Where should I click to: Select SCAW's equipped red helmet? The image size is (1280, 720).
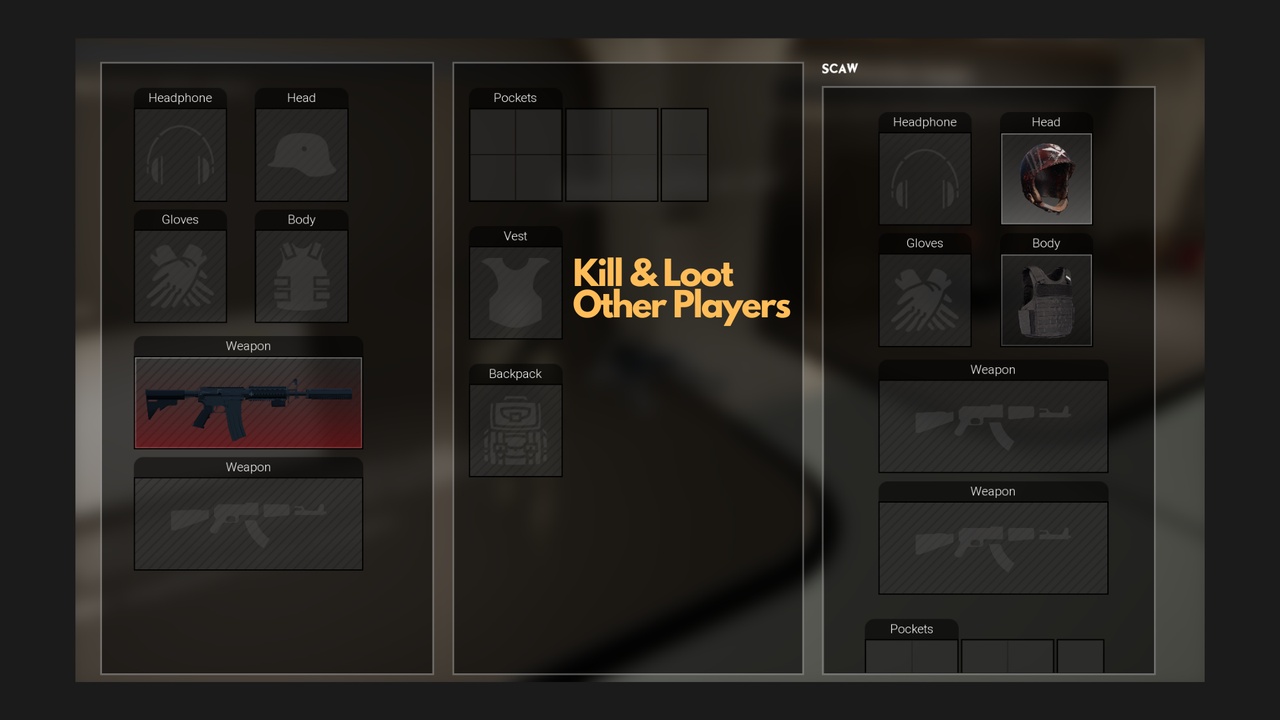(1045, 180)
